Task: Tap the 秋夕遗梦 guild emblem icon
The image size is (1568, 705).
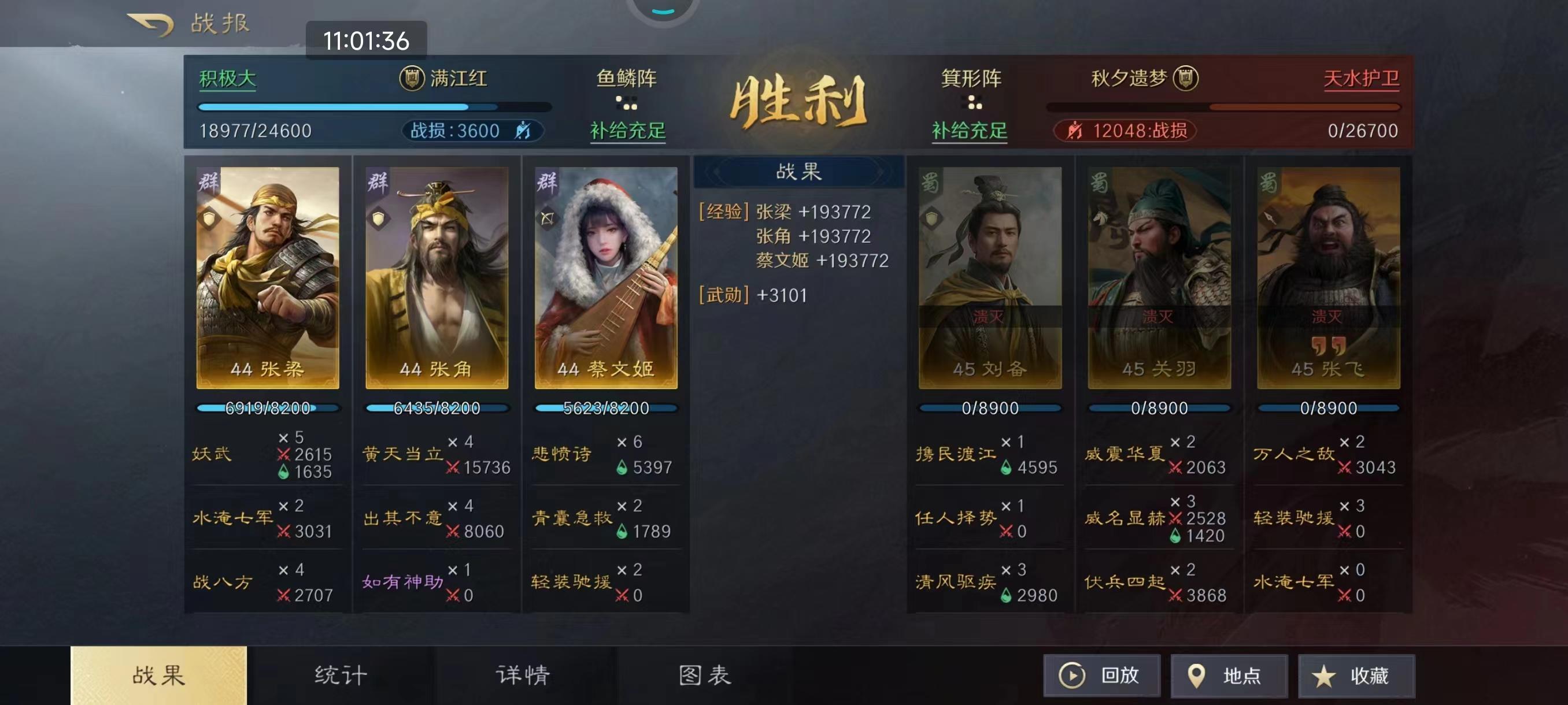Action: pos(1185,79)
